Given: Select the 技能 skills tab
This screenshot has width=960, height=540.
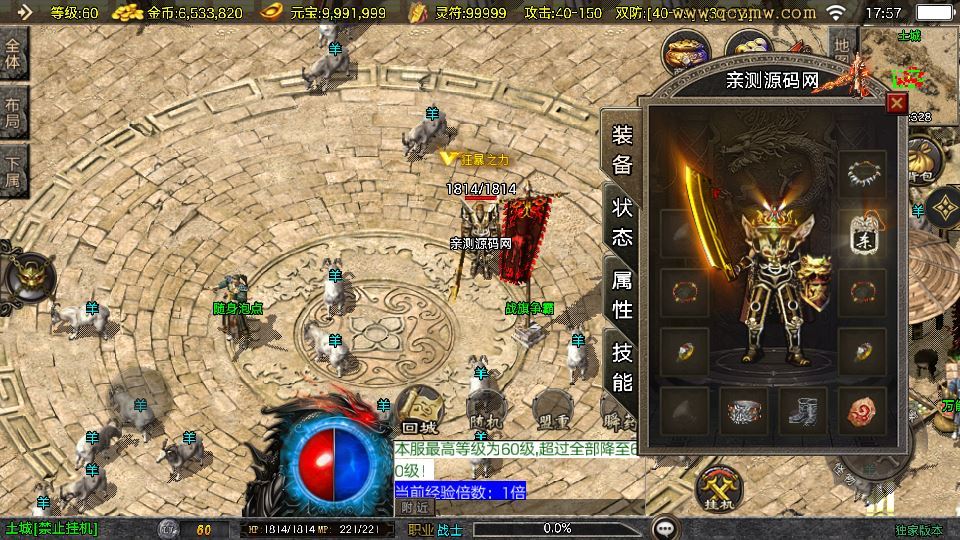Looking at the screenshot, I should (622, 366).
